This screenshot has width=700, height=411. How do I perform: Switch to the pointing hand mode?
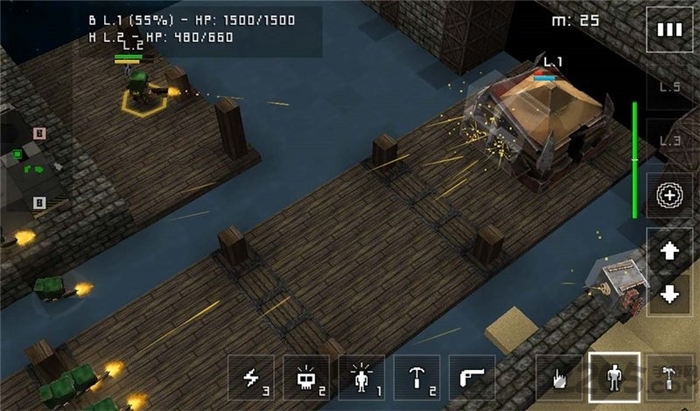point(559,379)
